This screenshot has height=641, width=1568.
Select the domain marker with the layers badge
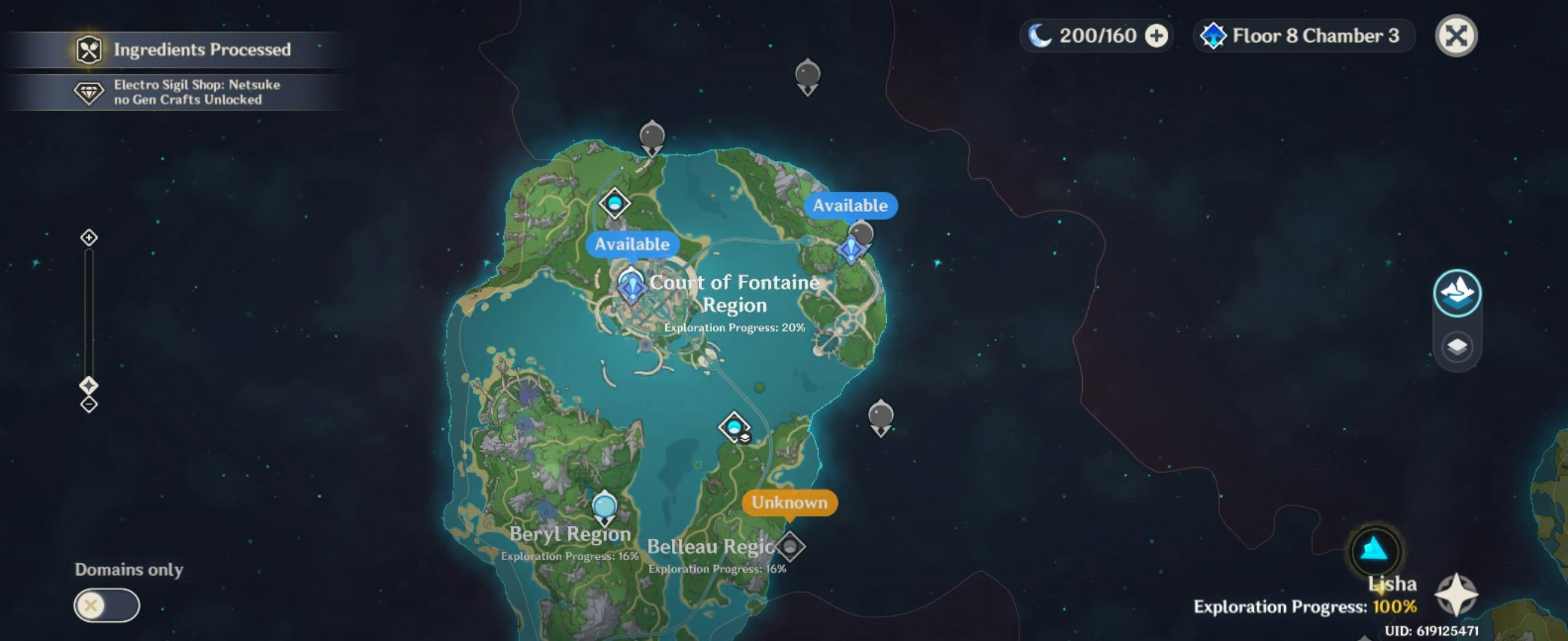click(x=734, y=426)
